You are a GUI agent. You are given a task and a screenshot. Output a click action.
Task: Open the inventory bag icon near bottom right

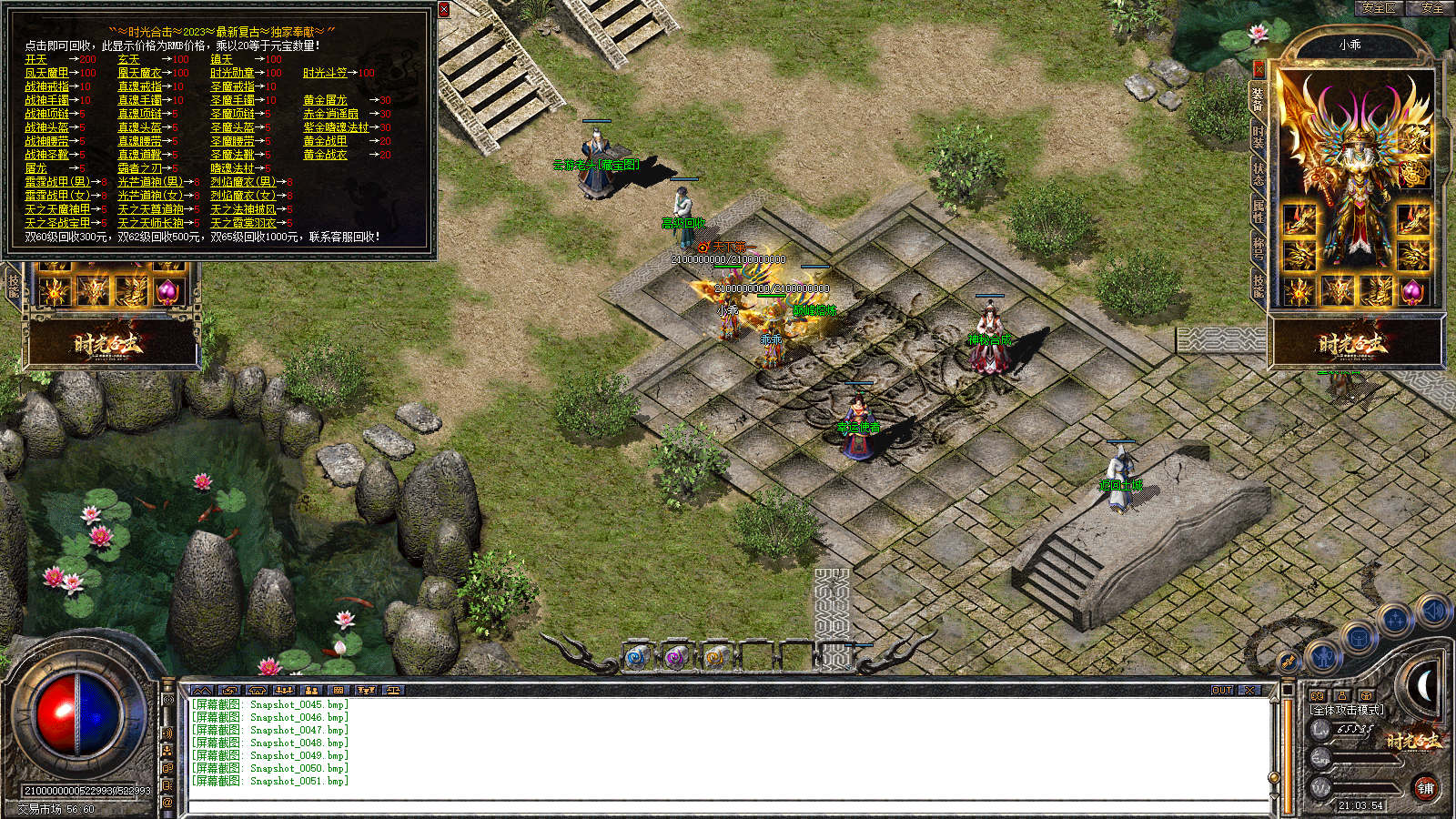(x=1359, y=639)
